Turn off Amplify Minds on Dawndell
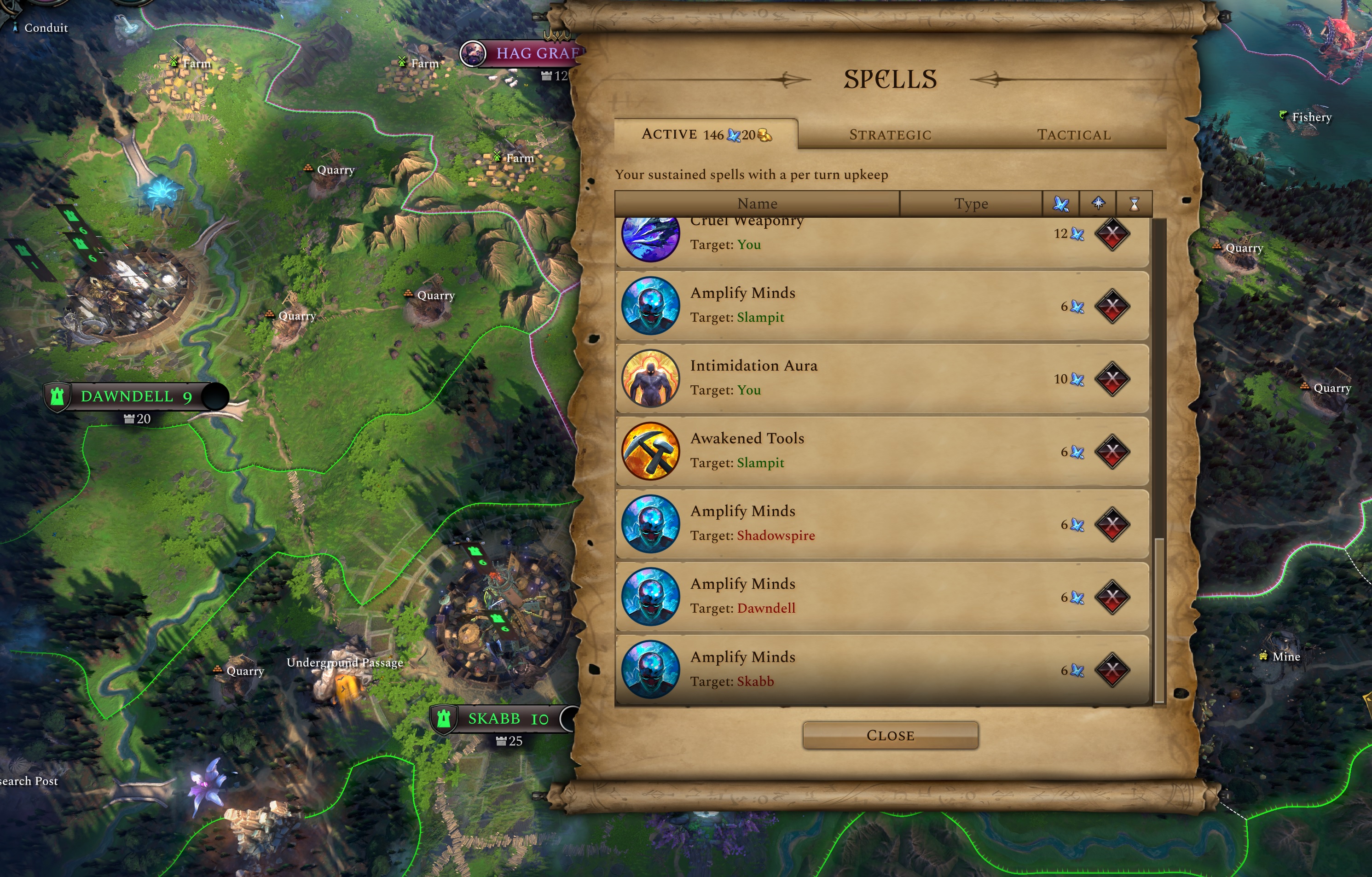This screenshot has width=1372, height=877. [1113, 597]
